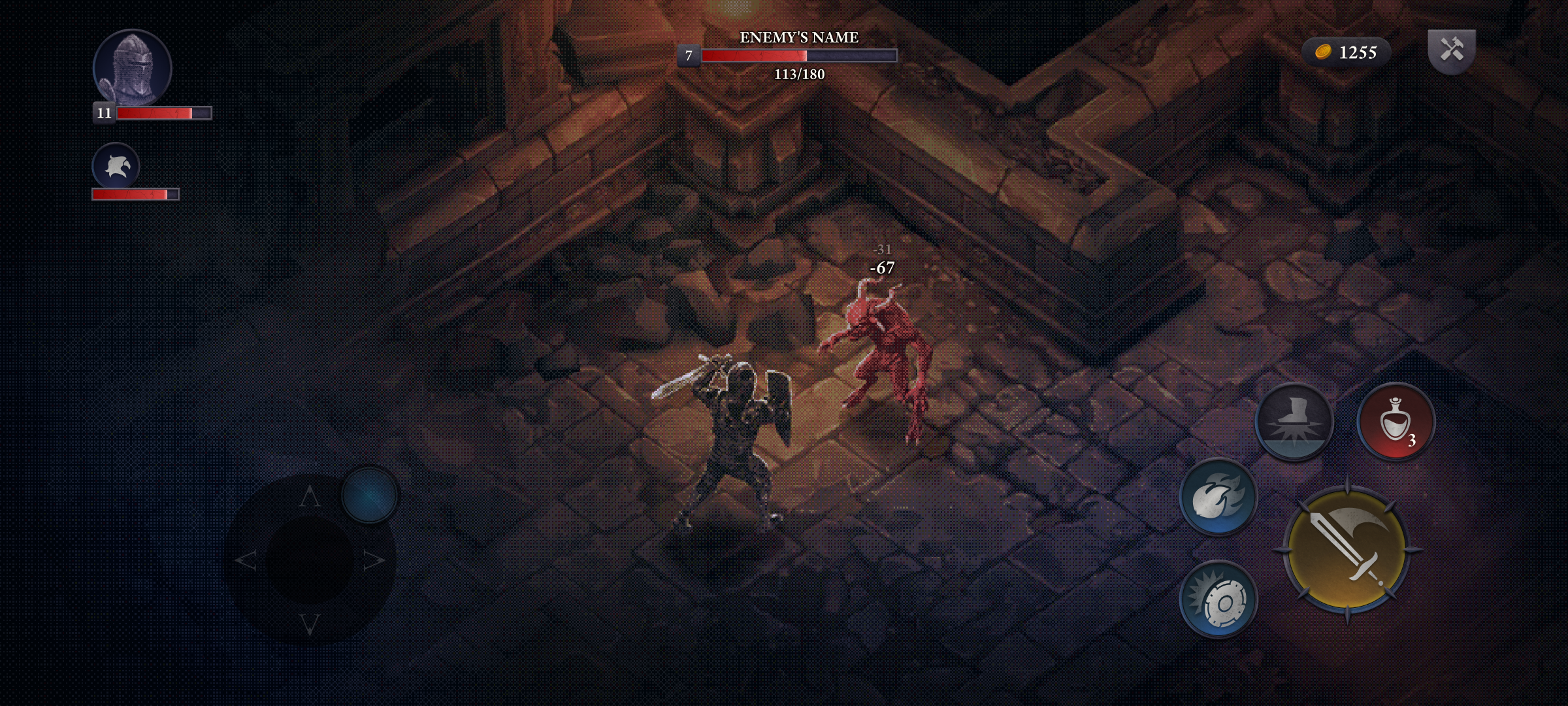Image resolution: width=1568 pixels, height=706 pixels.
Task: Open the crossed hammers shield menu
Action: click(x=1452, y=50)
